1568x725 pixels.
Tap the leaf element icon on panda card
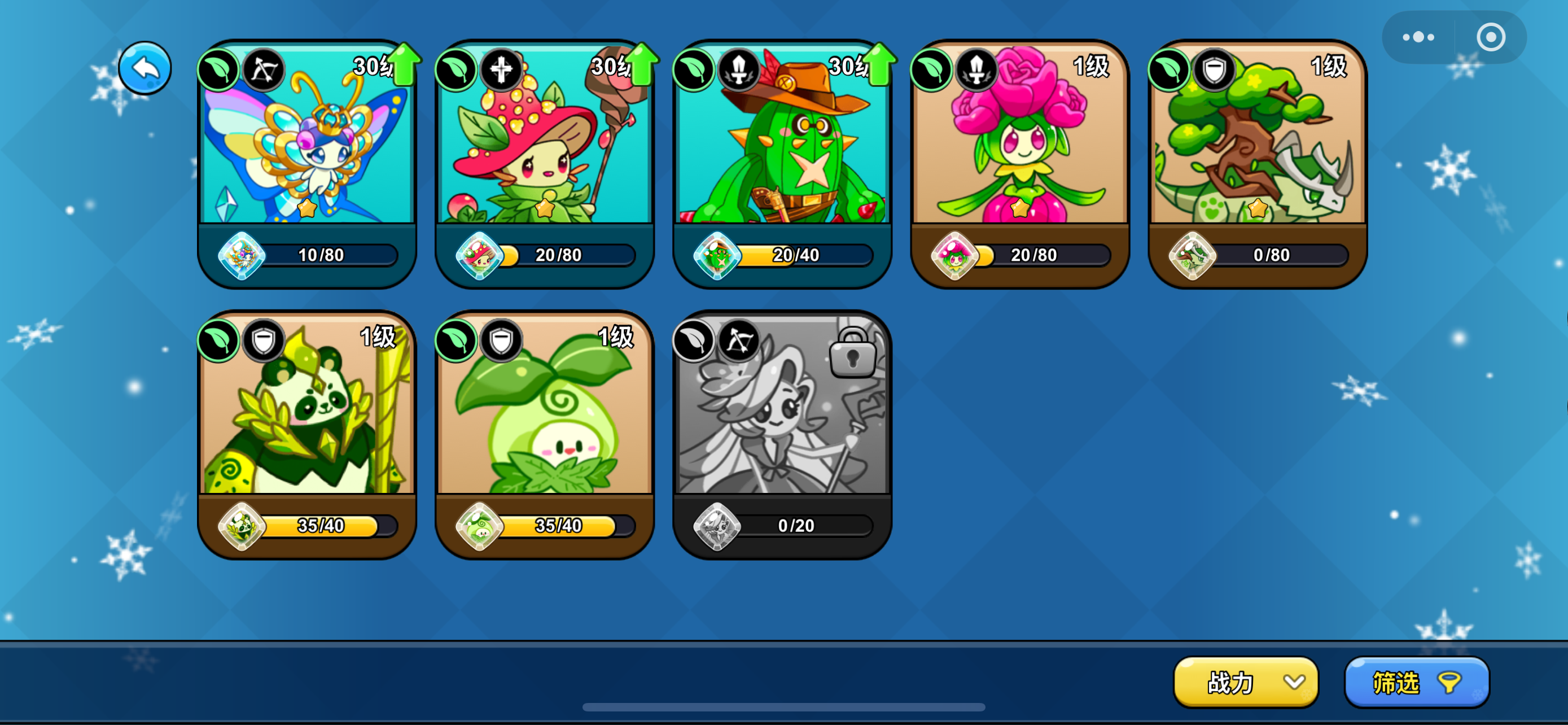pyautogui.click(x=217, y=341)
